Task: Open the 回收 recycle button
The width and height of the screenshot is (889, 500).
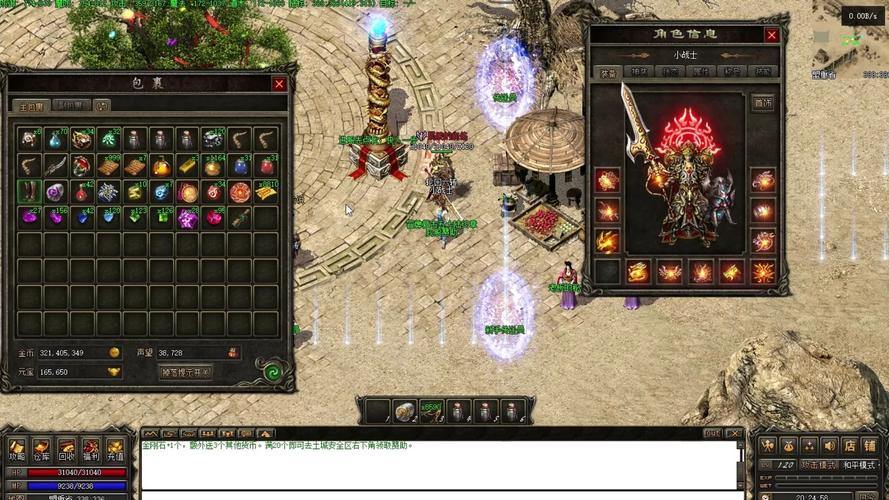Action: (66, 448)
